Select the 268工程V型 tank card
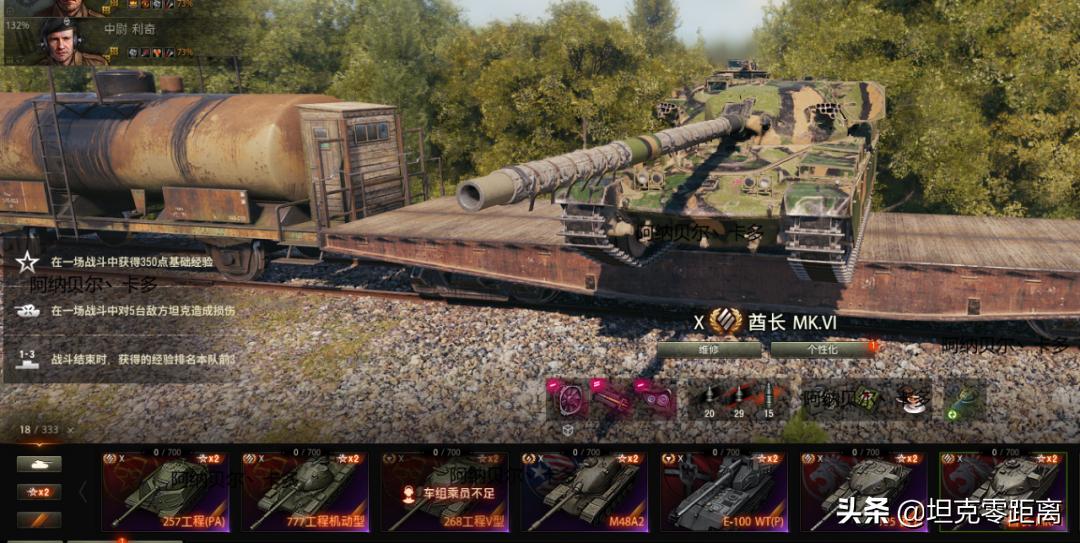Viewport: 1080px width, 543px height. click(444, 492)
